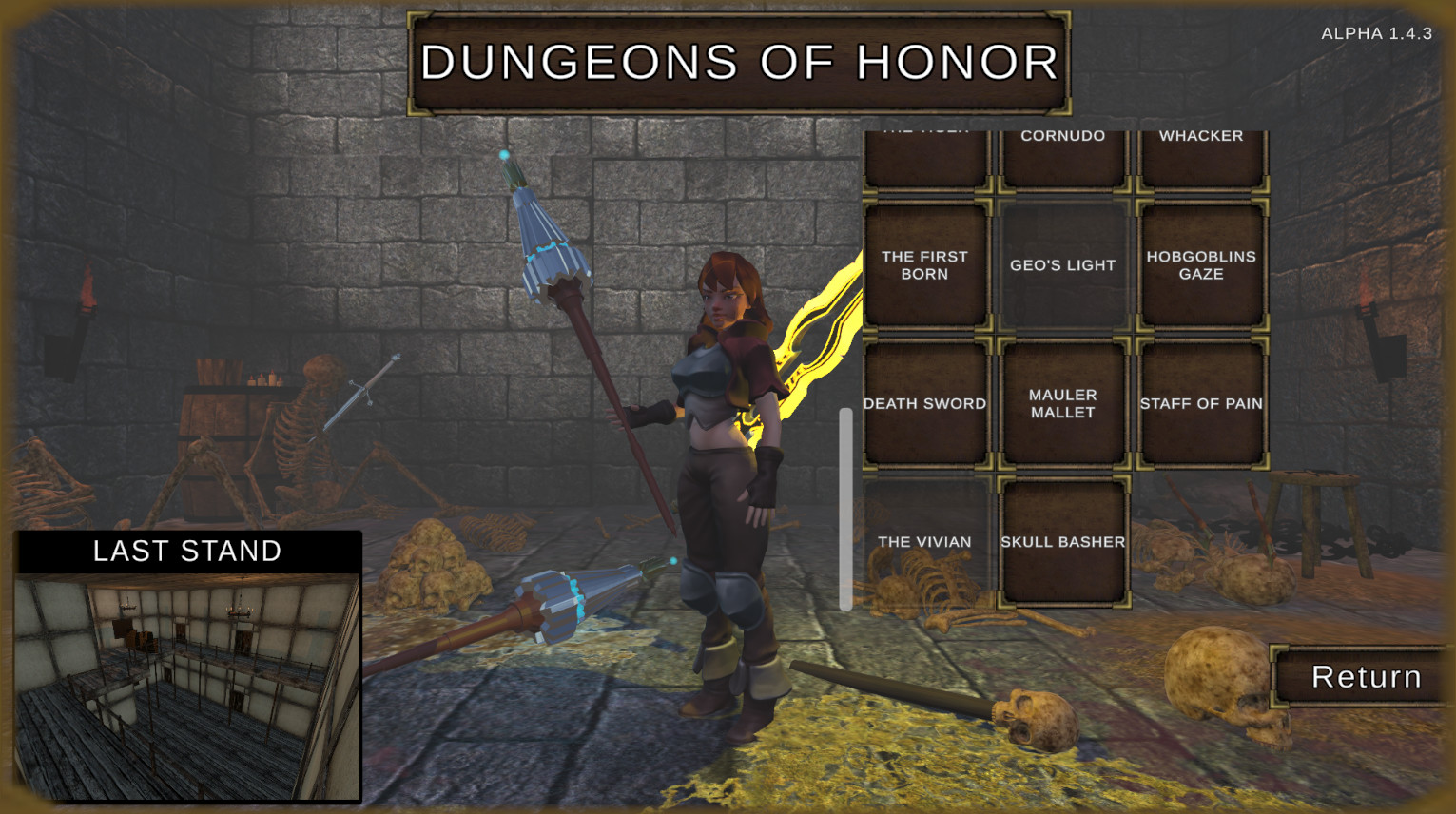Equip the SKULL BASHER weapon
The image size is (1456, 814).
point(1063,541)
